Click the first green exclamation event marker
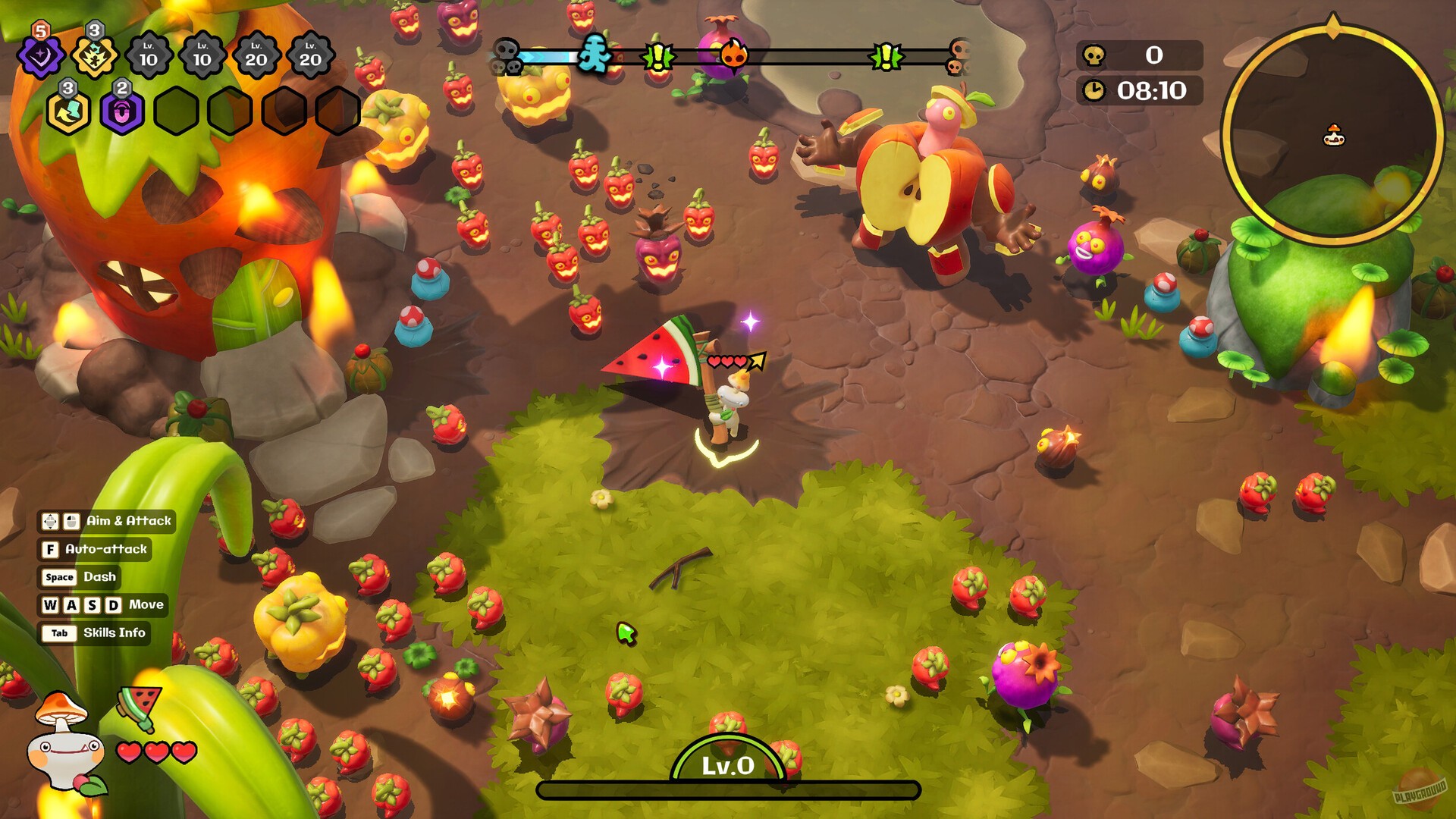1456x819 pixels. click(x=658, y=56)
